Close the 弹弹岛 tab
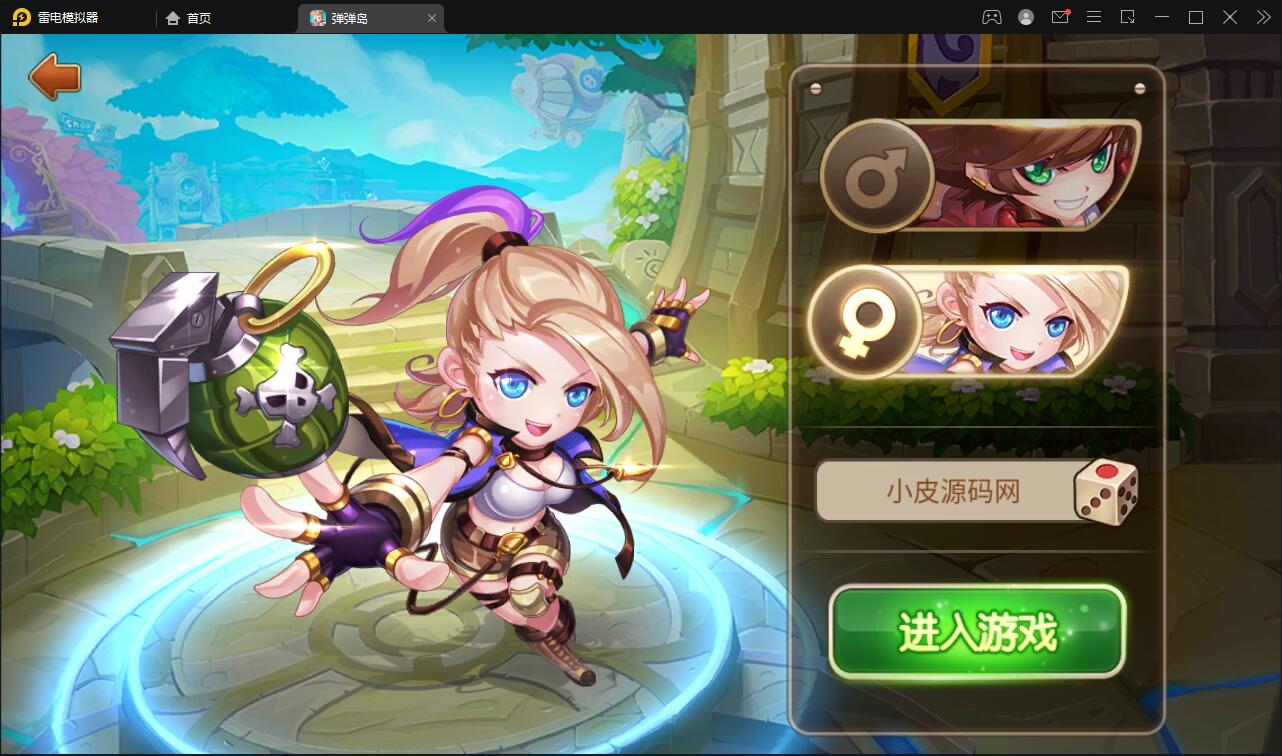 click(432, 18)
